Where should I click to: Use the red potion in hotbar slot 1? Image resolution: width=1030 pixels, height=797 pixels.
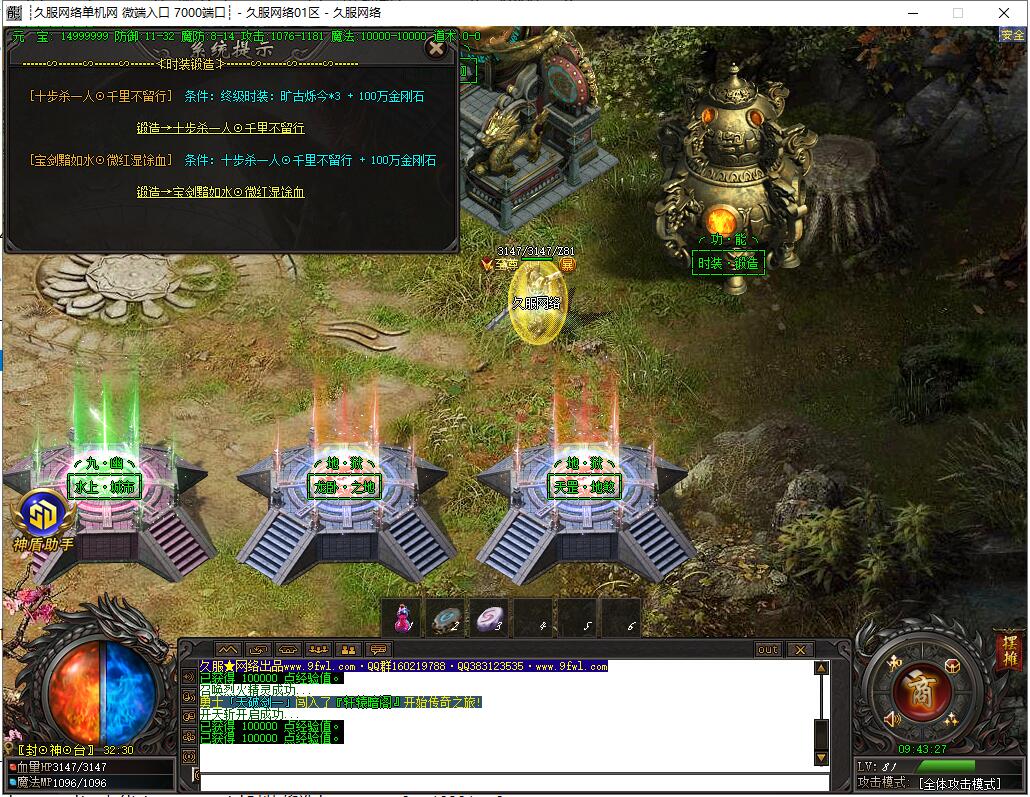[x=402, y=619]
